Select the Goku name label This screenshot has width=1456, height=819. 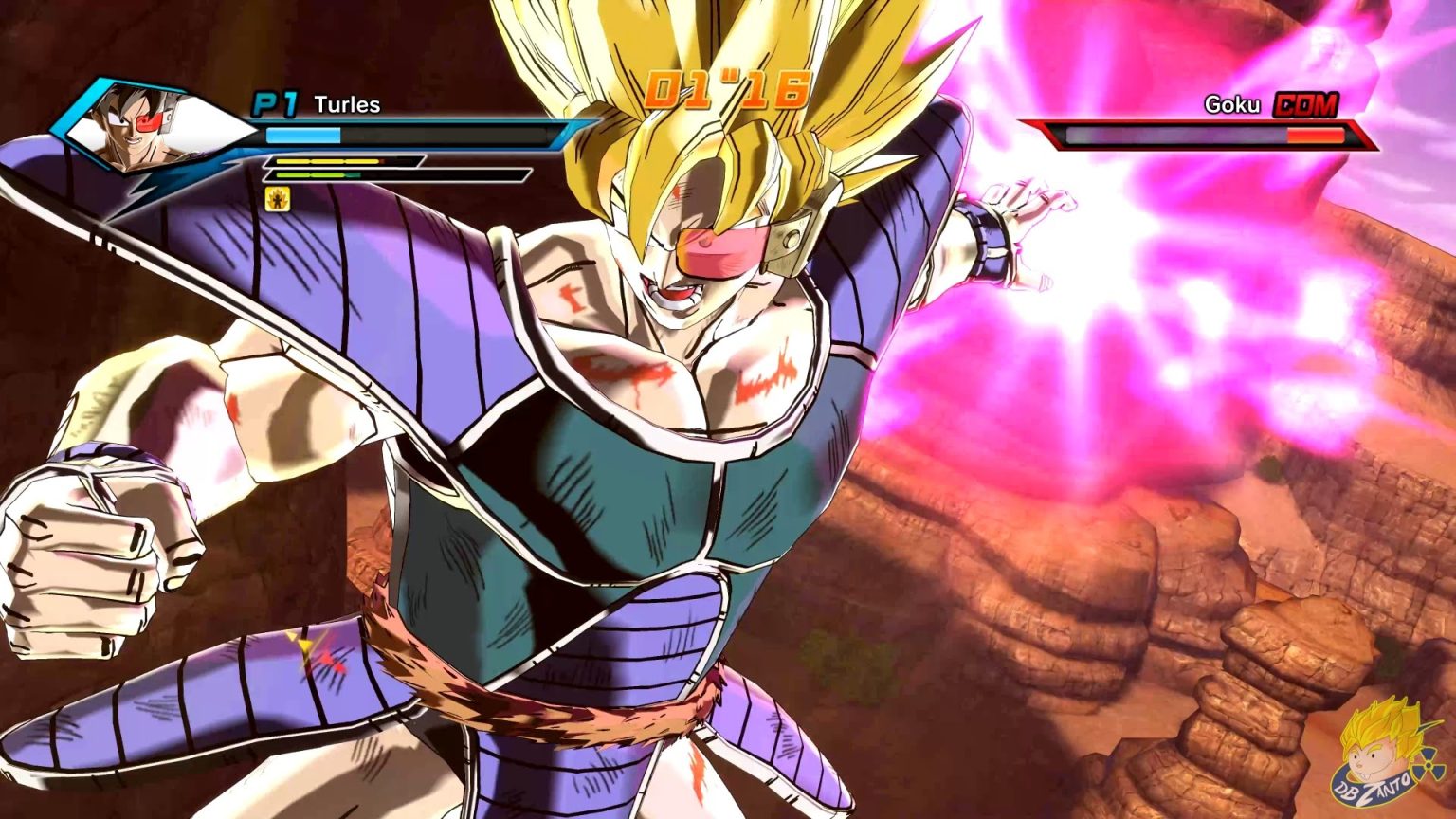pyautogui.click(x=1232, y=104)
